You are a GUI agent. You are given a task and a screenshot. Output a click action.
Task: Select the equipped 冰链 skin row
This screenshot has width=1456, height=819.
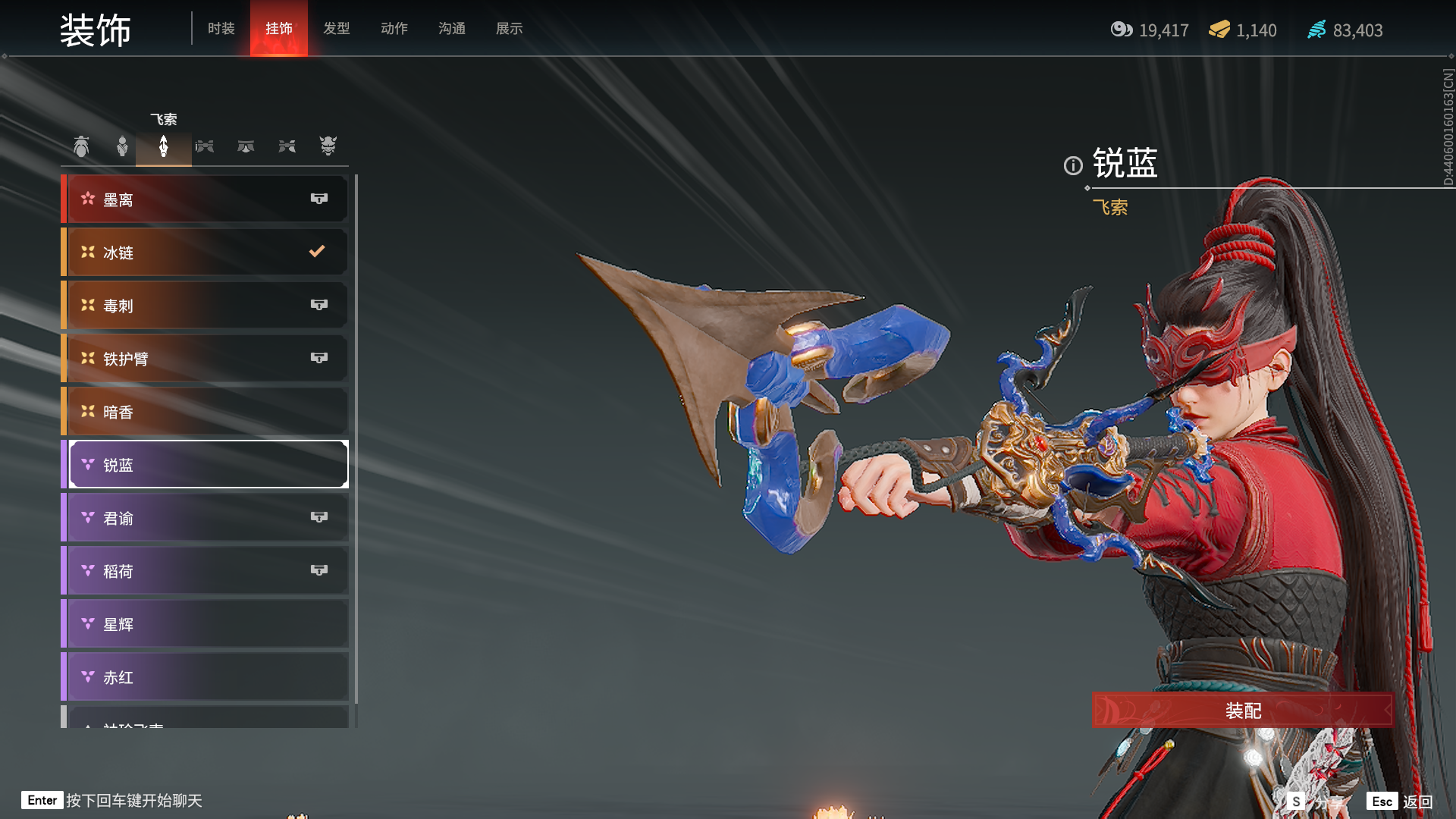[x=206, y=253]
